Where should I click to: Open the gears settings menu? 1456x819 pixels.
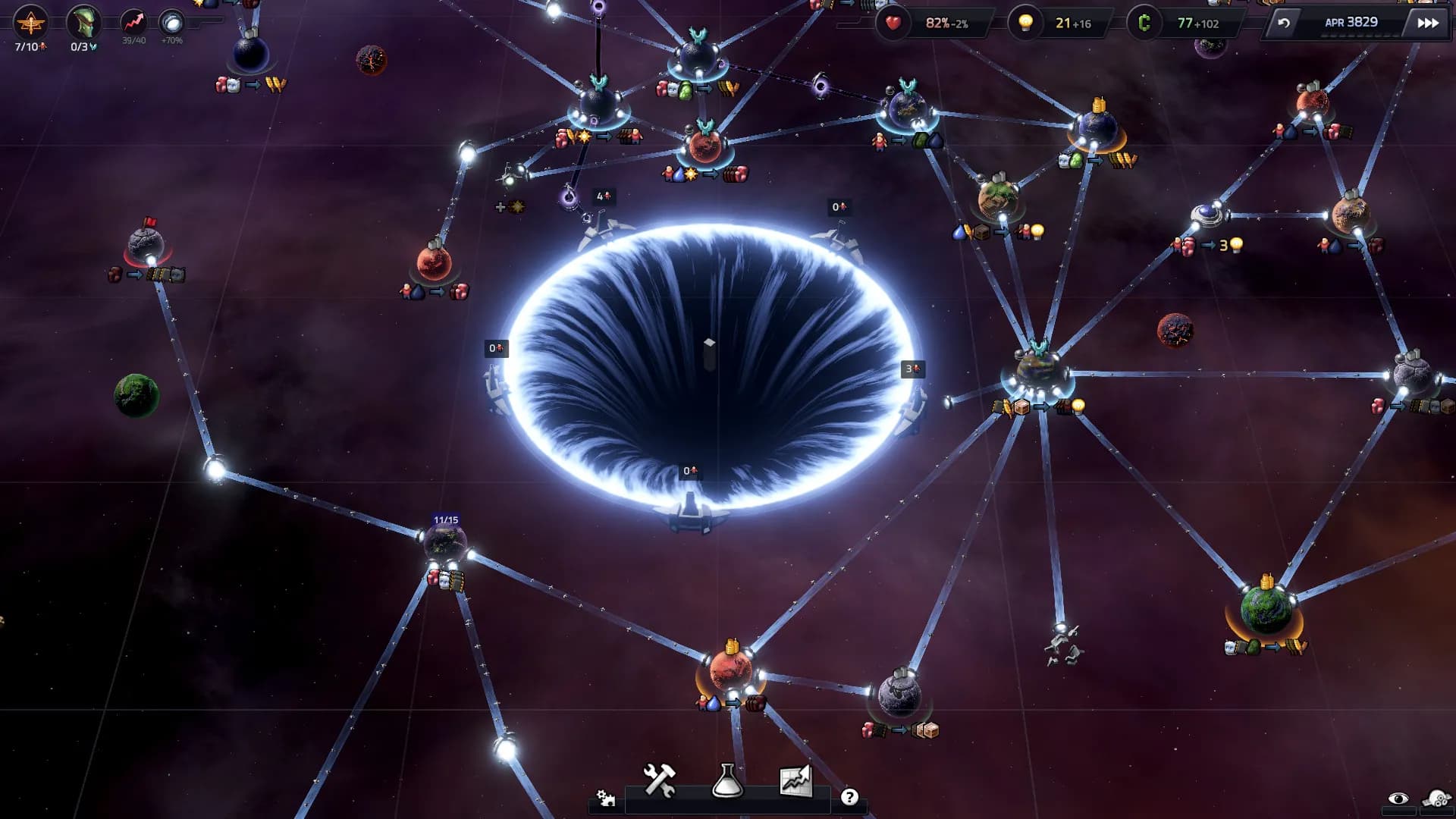point(605,798)
